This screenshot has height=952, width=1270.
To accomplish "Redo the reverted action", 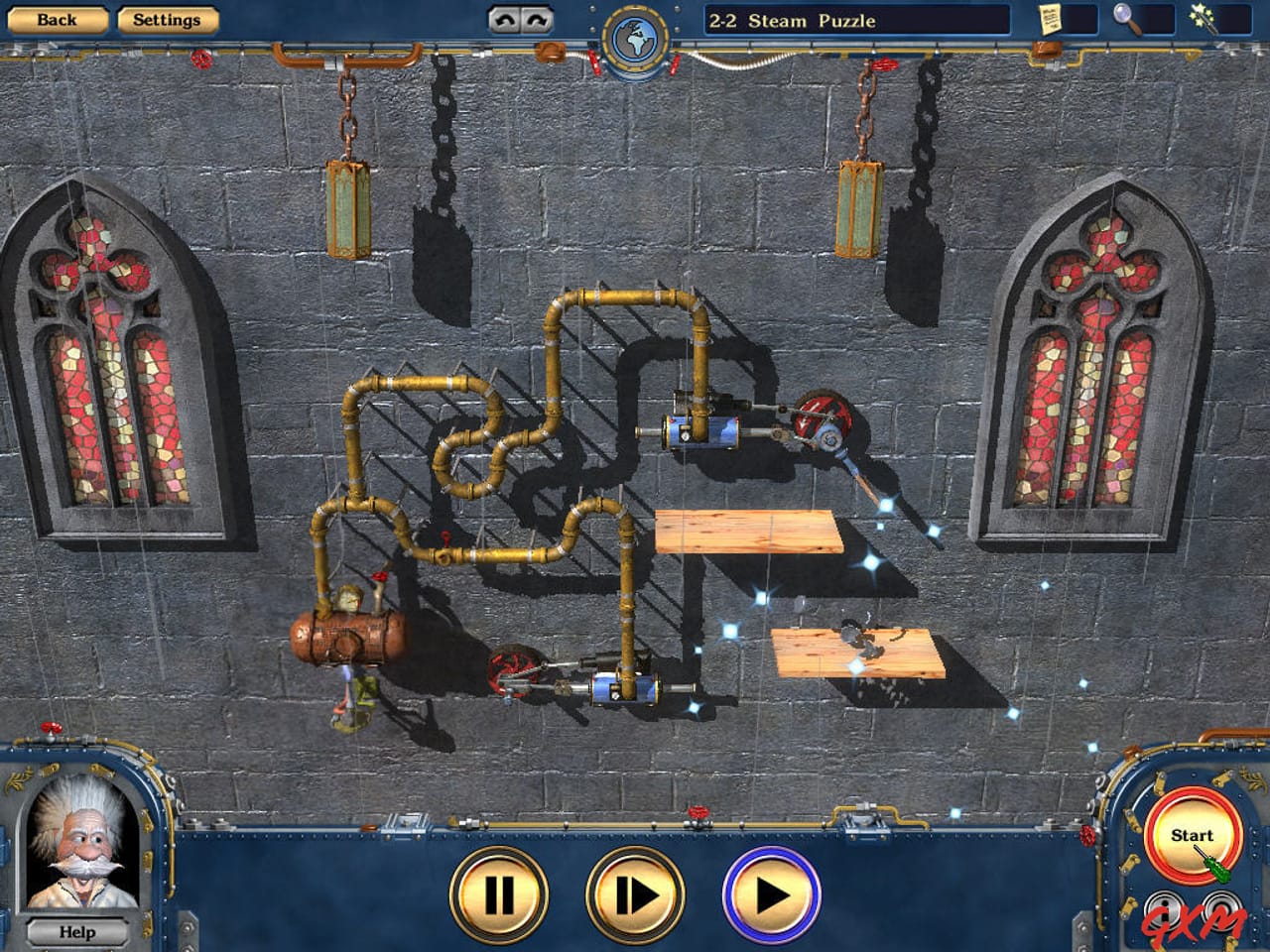I will 535,20.
